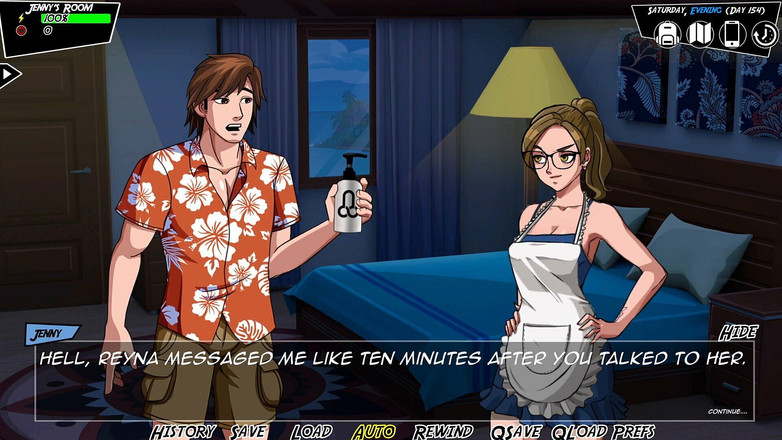Image resolution: width=782 pixels, height=440 pixels.
Task: Open the folded map icon
Action: (x=699, y=35)
